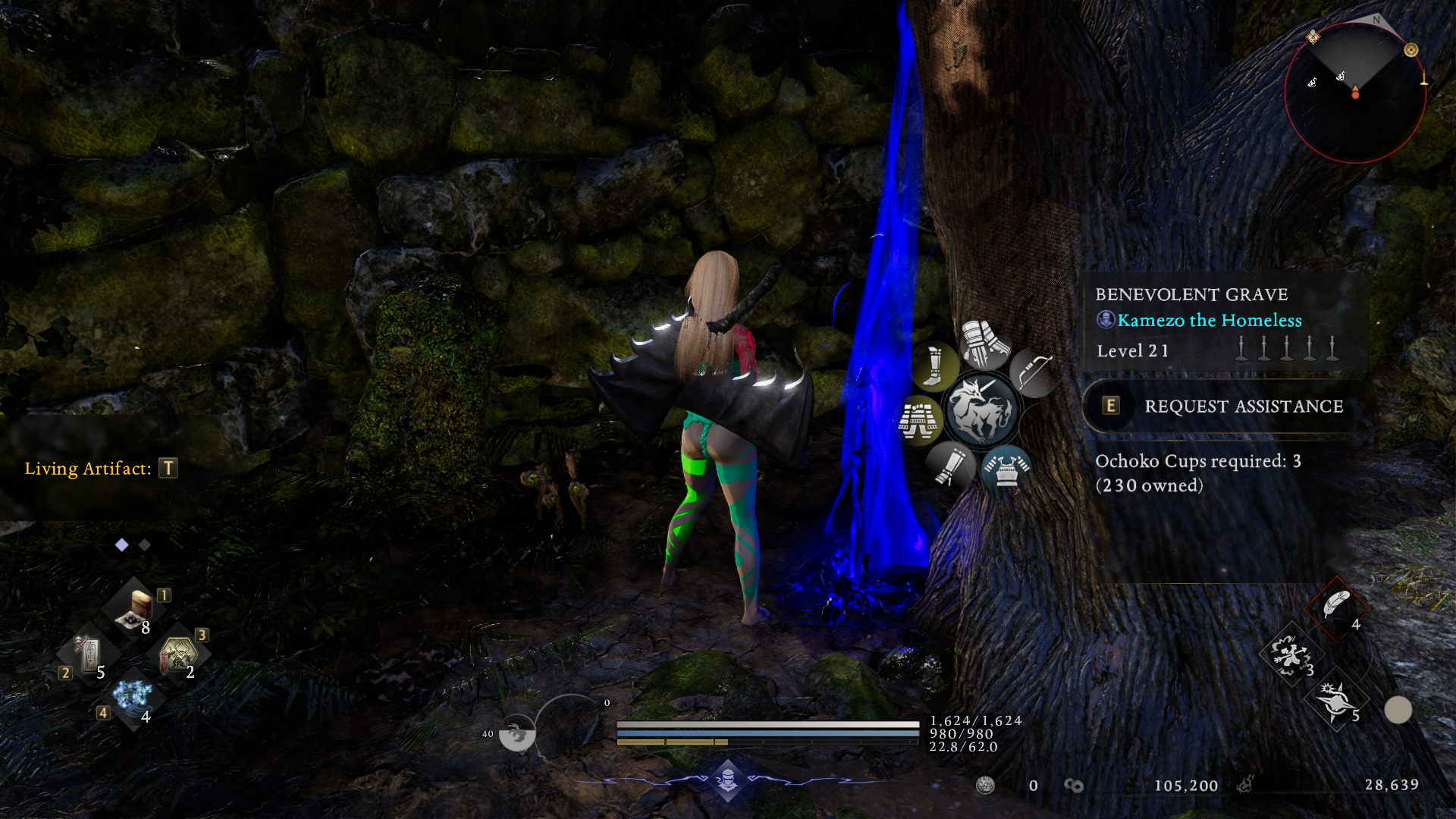The width and height of the screenshot is (1456, 819).
Task: Use the glowing blue beads in slot 4
Action: (x=133, y=696)
